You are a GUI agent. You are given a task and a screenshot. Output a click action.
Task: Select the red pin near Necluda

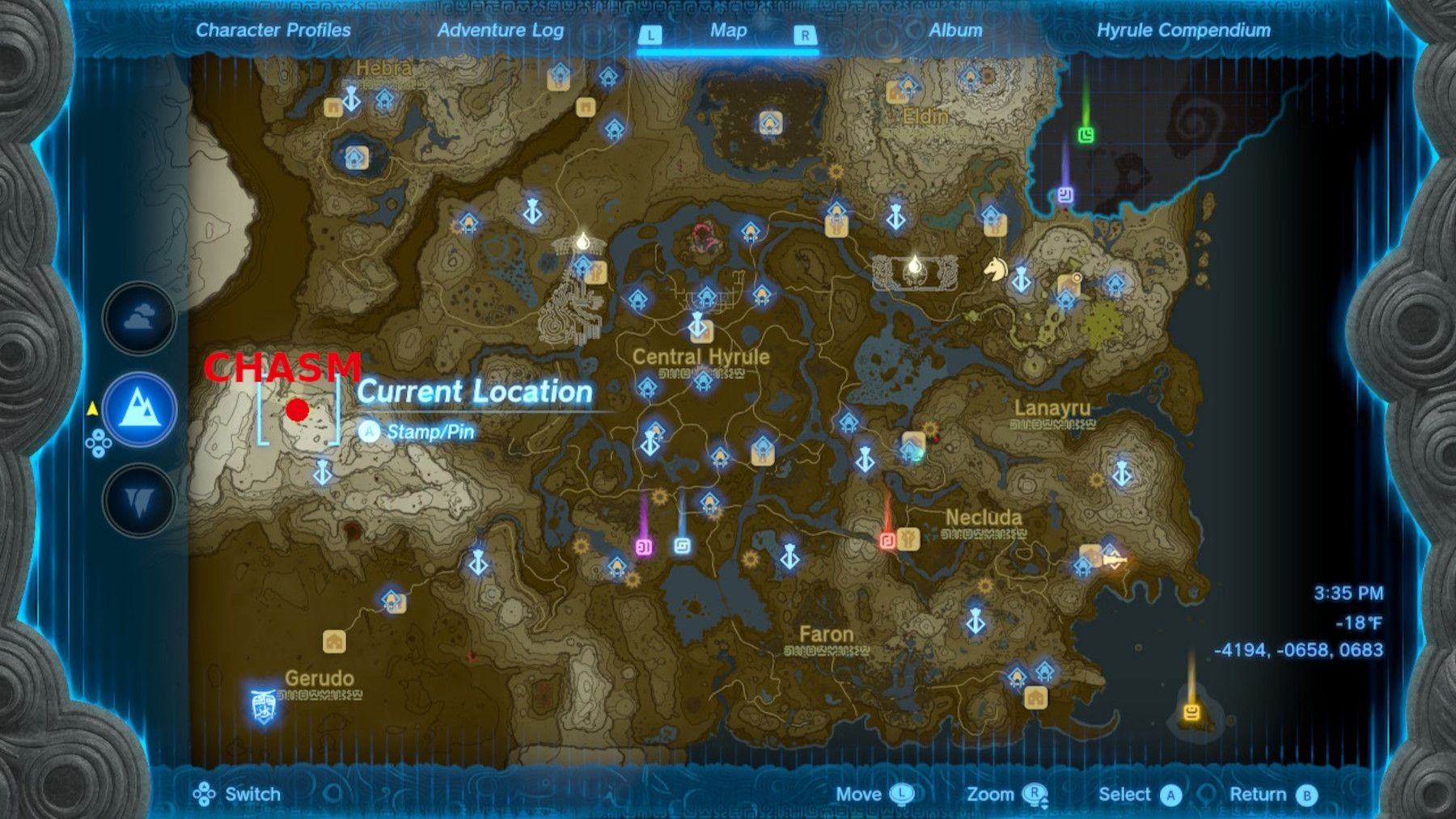887,539
